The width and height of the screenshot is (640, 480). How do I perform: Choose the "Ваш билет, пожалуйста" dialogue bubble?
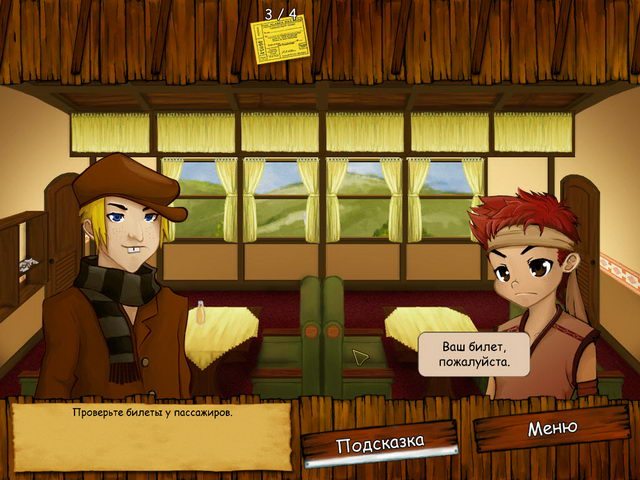tap(474, 354)
